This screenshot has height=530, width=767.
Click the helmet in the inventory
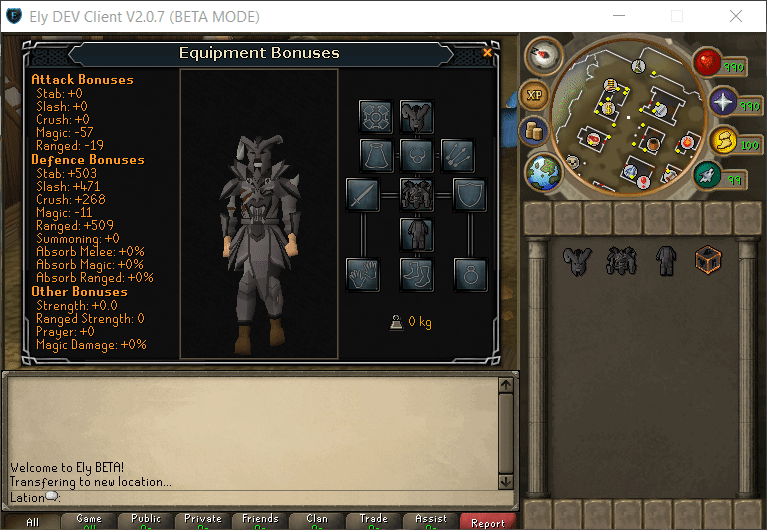click(x=576, y=261)
